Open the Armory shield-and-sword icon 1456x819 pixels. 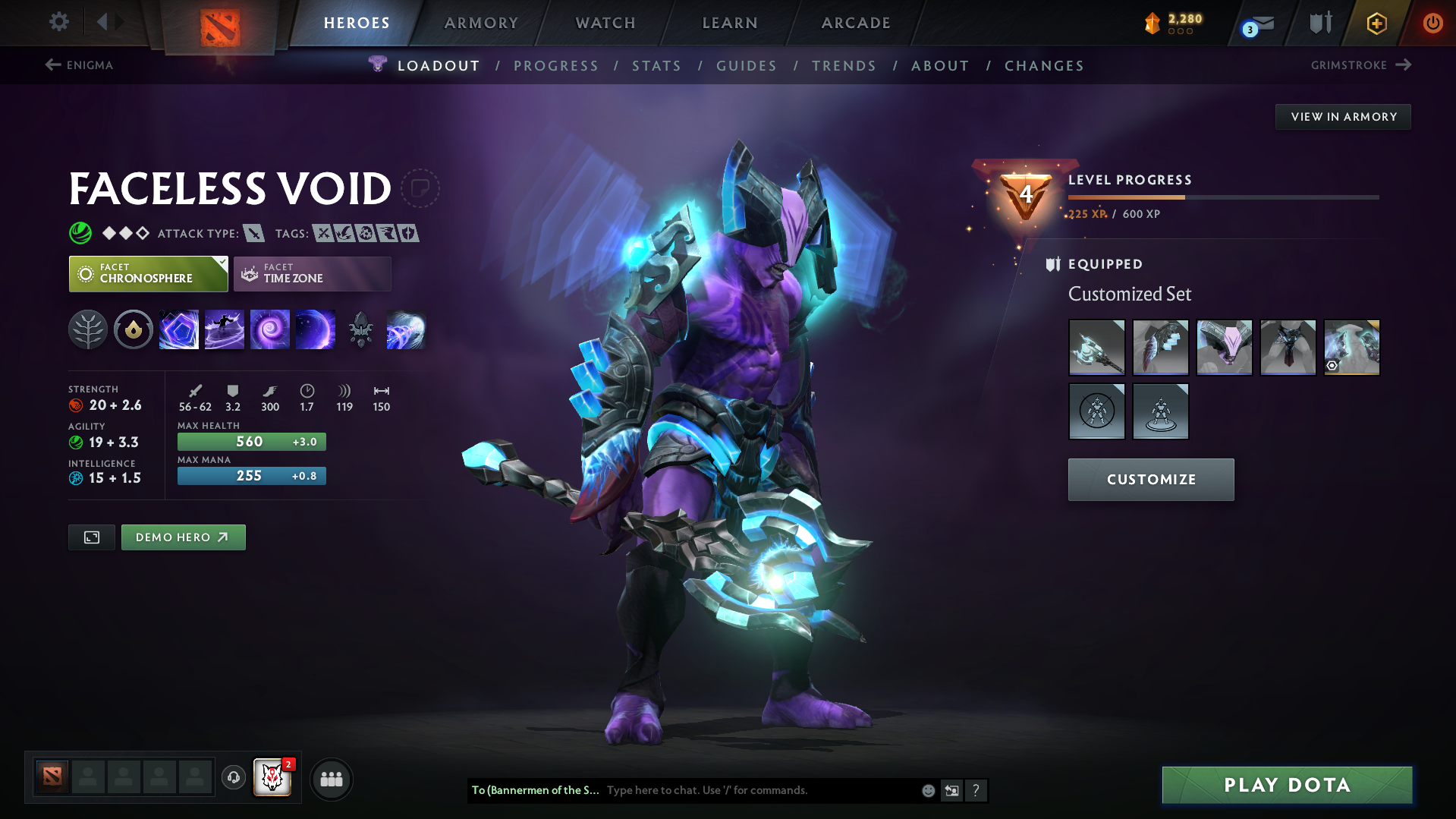[x=1319, y=23]
